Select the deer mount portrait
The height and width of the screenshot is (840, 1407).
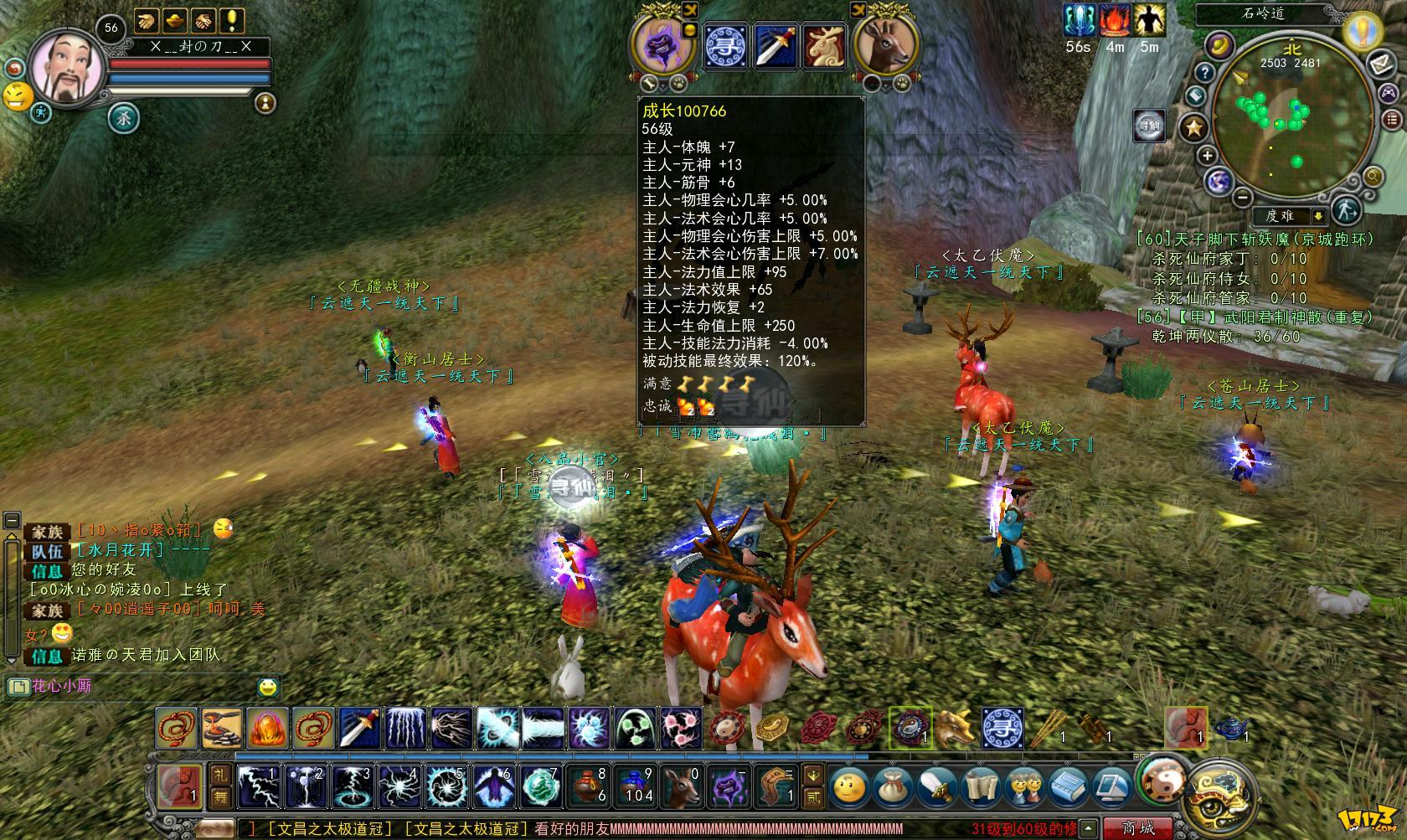pos(886,45)
